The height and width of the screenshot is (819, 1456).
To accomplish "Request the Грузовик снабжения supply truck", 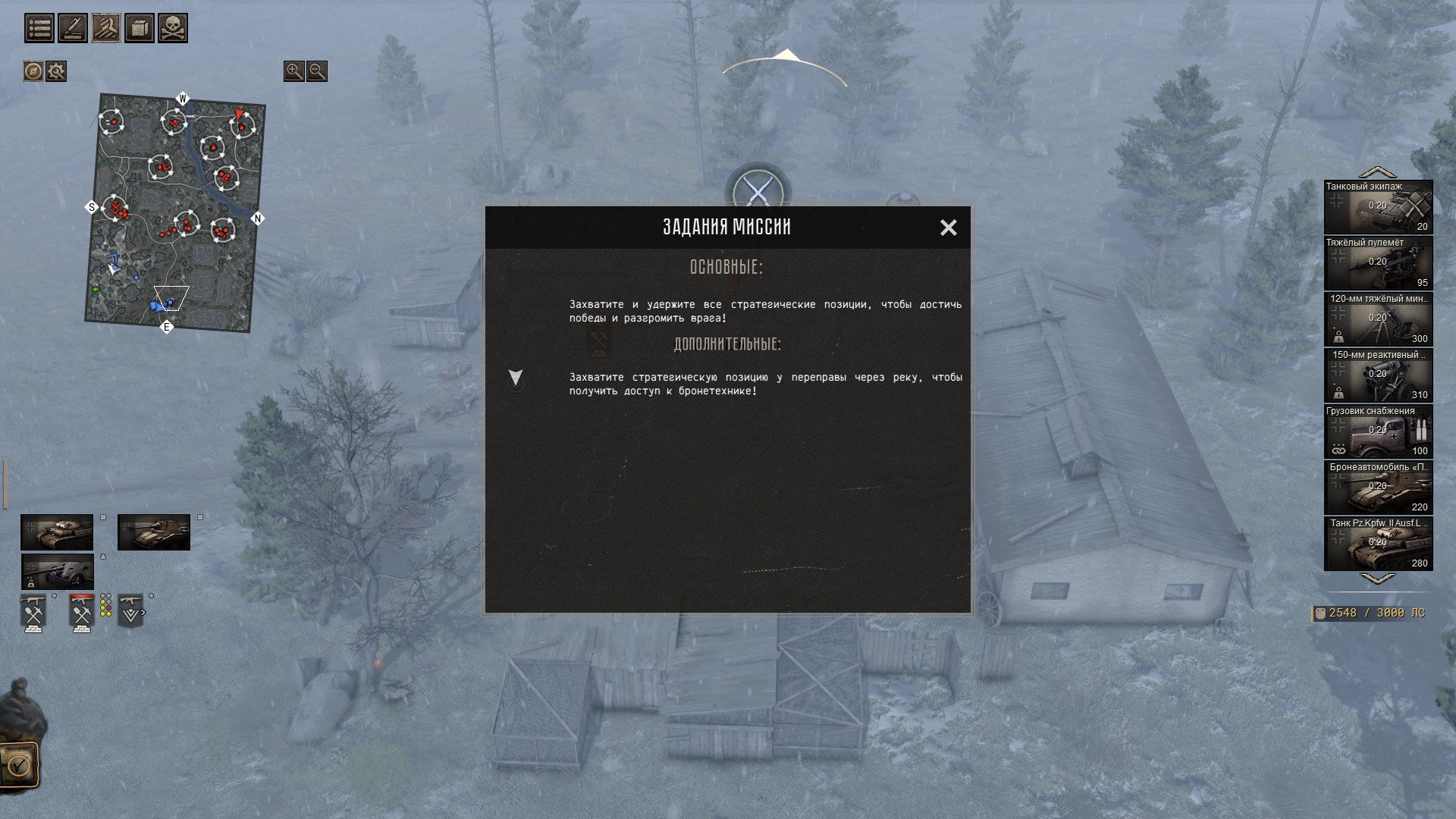I will click(1378, 431).
